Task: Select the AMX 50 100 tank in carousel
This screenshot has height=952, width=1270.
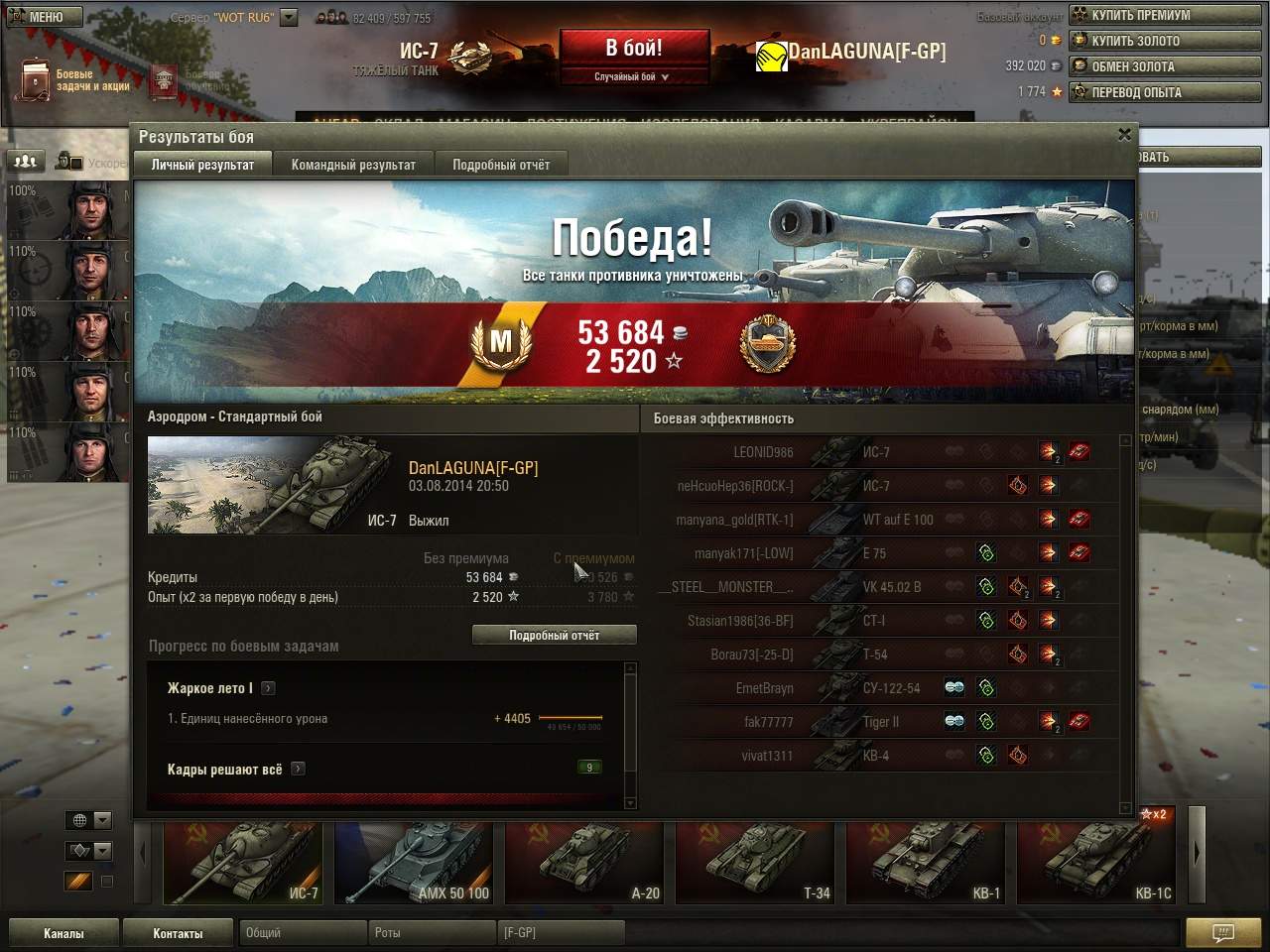Action: (414, 862)
